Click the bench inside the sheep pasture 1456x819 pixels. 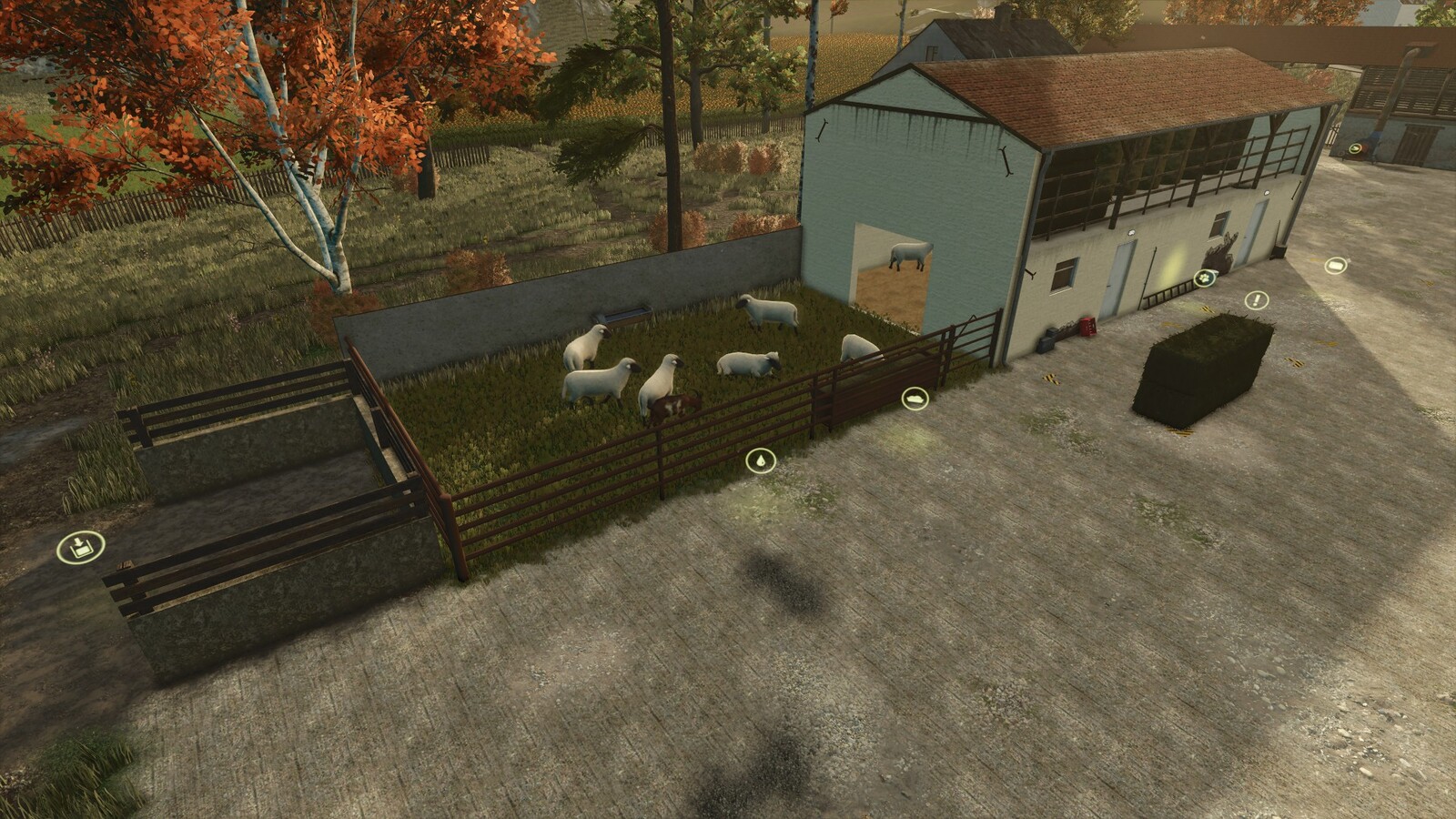622,316
